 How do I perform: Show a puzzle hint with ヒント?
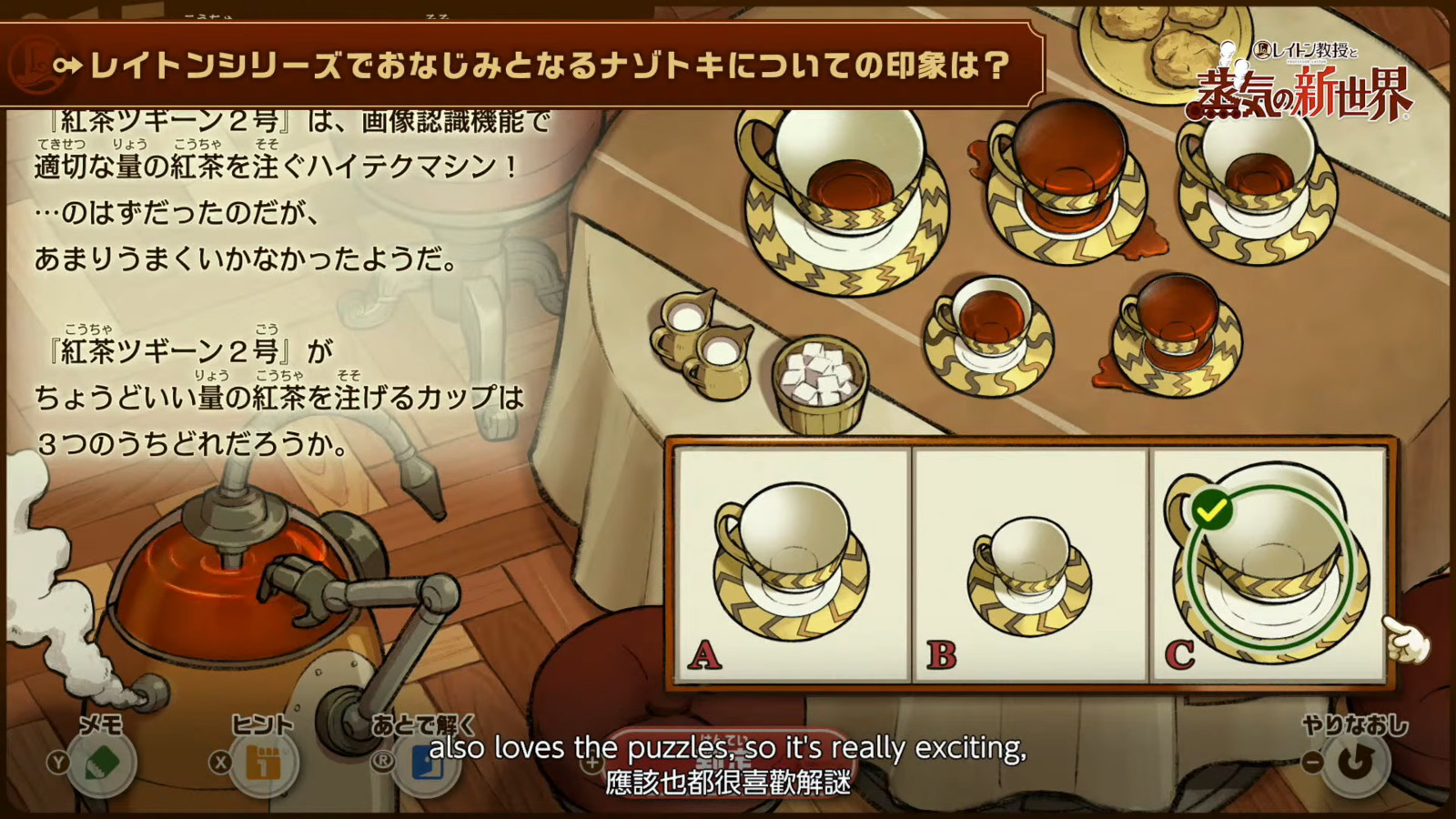tap(264, 762)
